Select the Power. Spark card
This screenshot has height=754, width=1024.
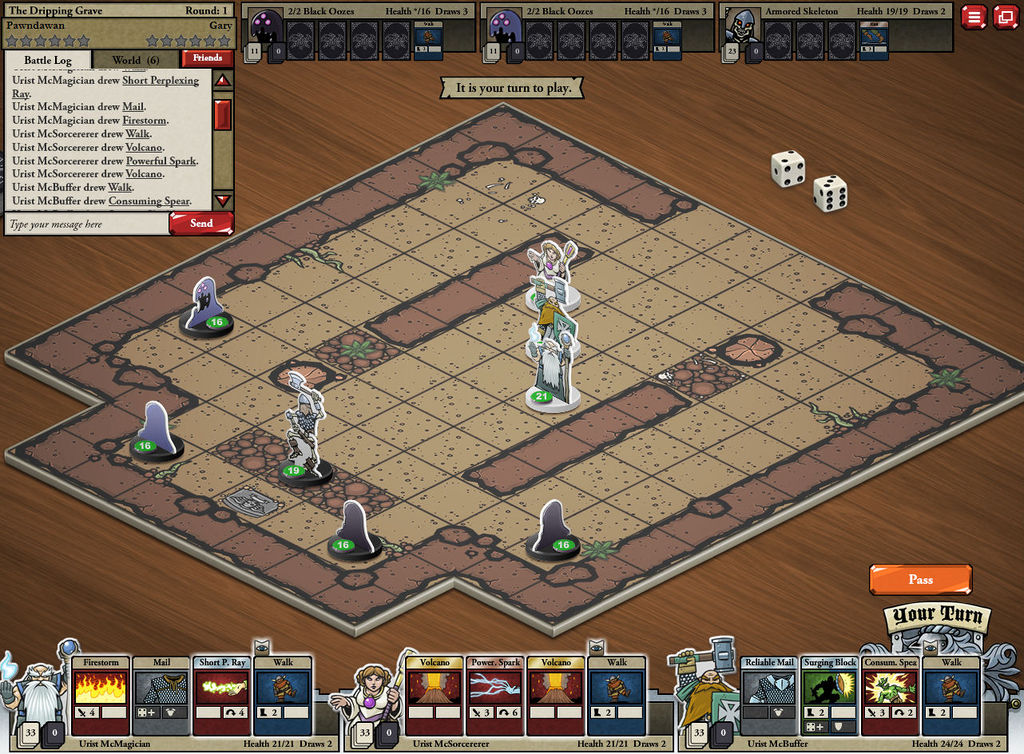(495, 695)
